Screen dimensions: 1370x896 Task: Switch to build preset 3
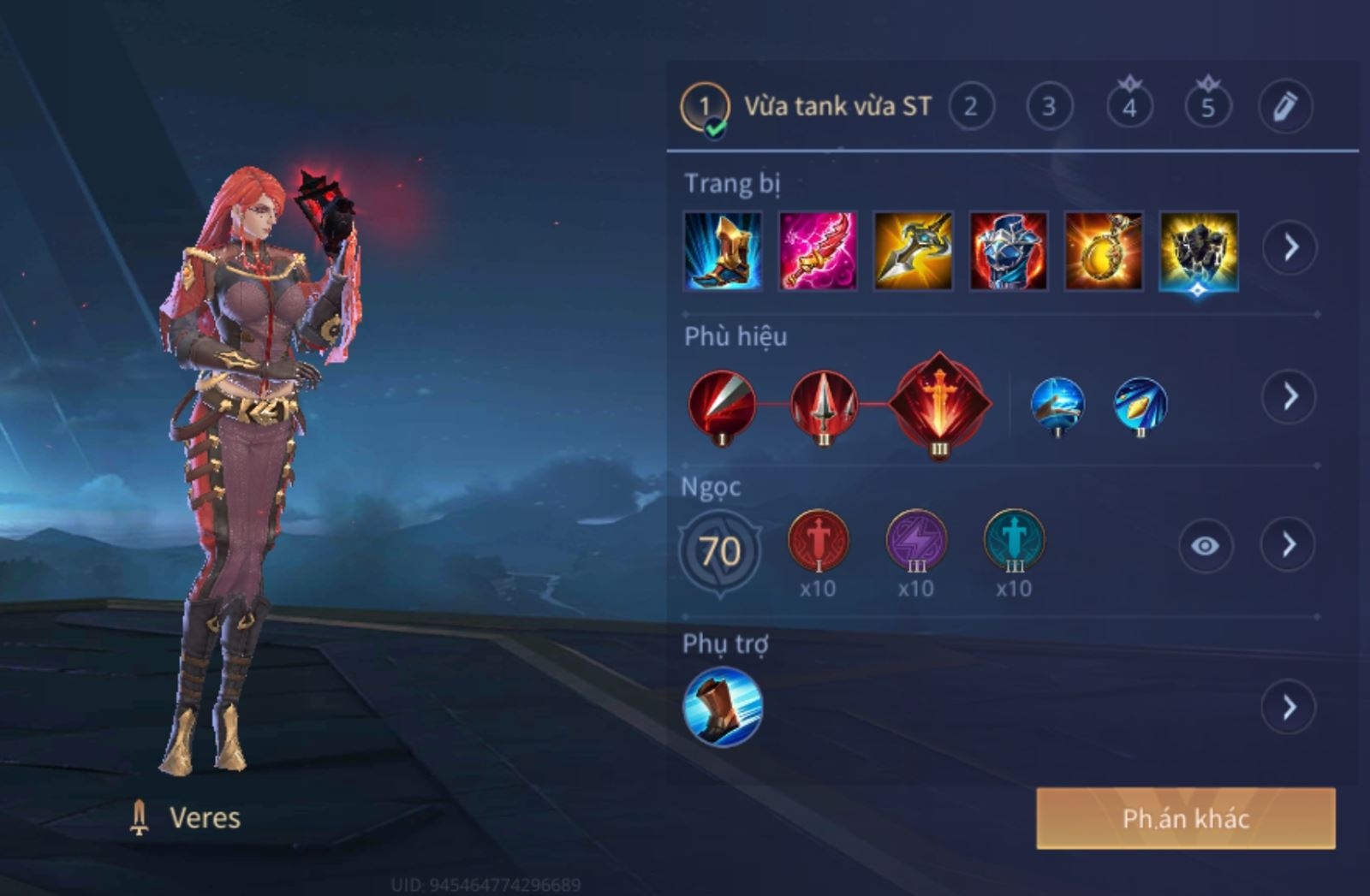[x=1049, y=107]
